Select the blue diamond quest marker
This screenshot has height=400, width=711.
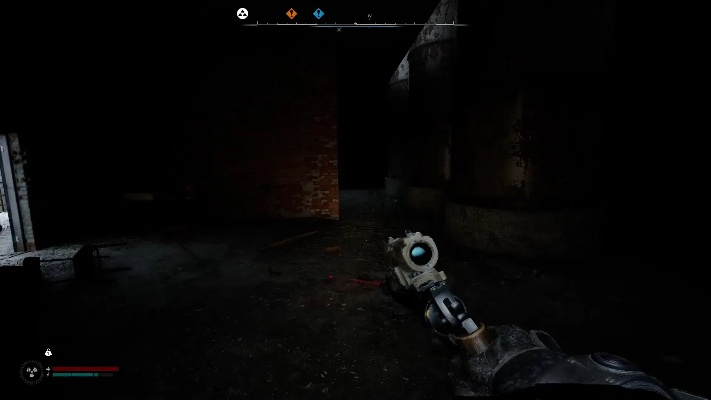coord(318,14)
